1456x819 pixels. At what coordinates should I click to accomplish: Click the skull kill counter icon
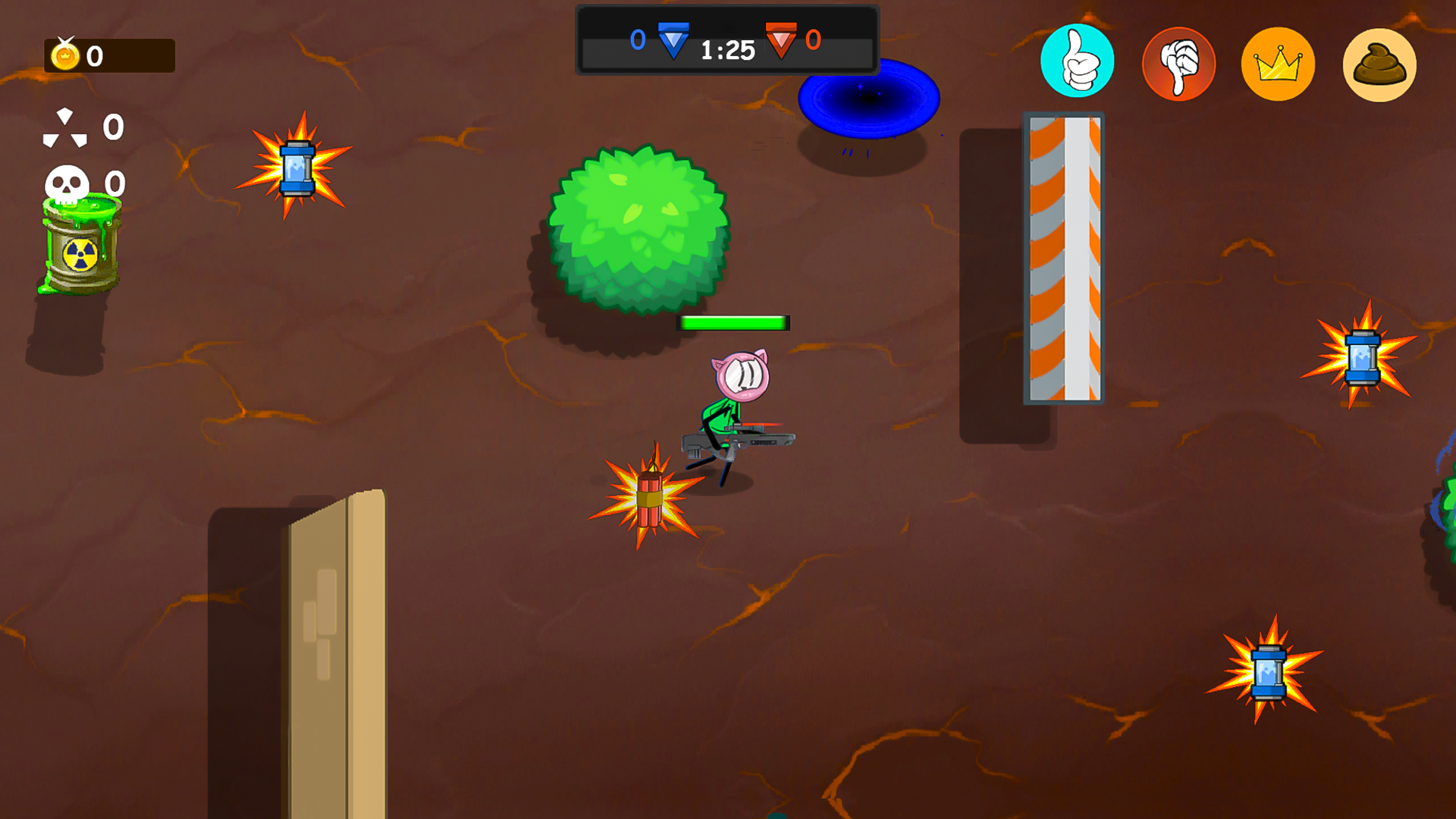click(x=67, y=182)
